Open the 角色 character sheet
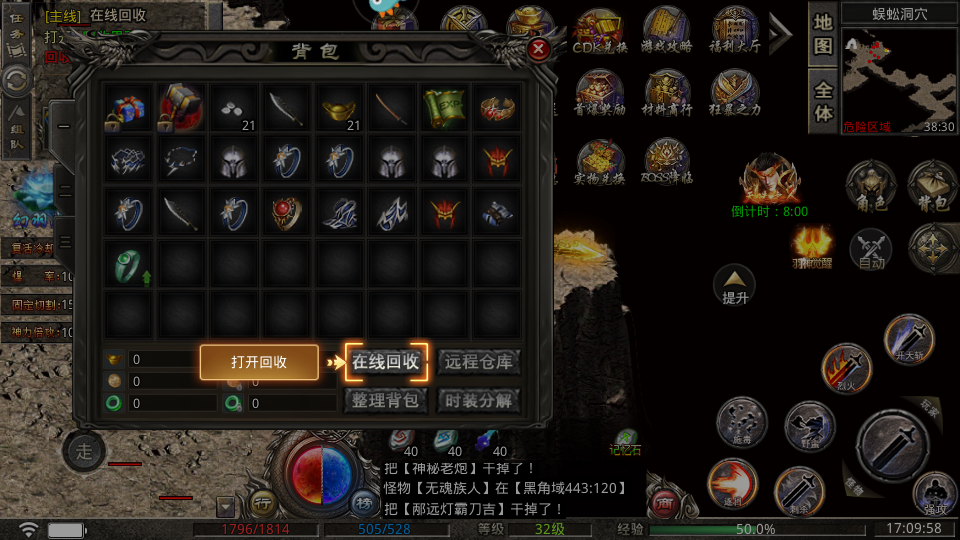Viewport: 960px width, 540px height. [x=870, y=186]
